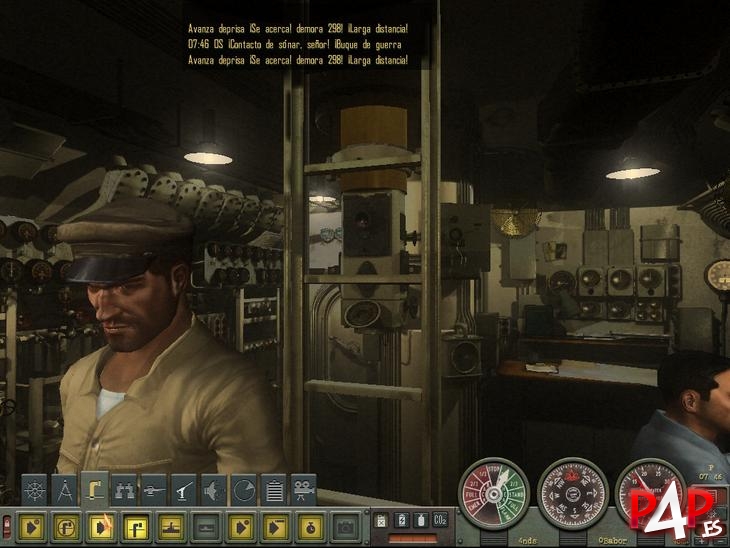Open the navigation compass-dividers station
This screenshot has width=730, height=548.
[64, 490]
